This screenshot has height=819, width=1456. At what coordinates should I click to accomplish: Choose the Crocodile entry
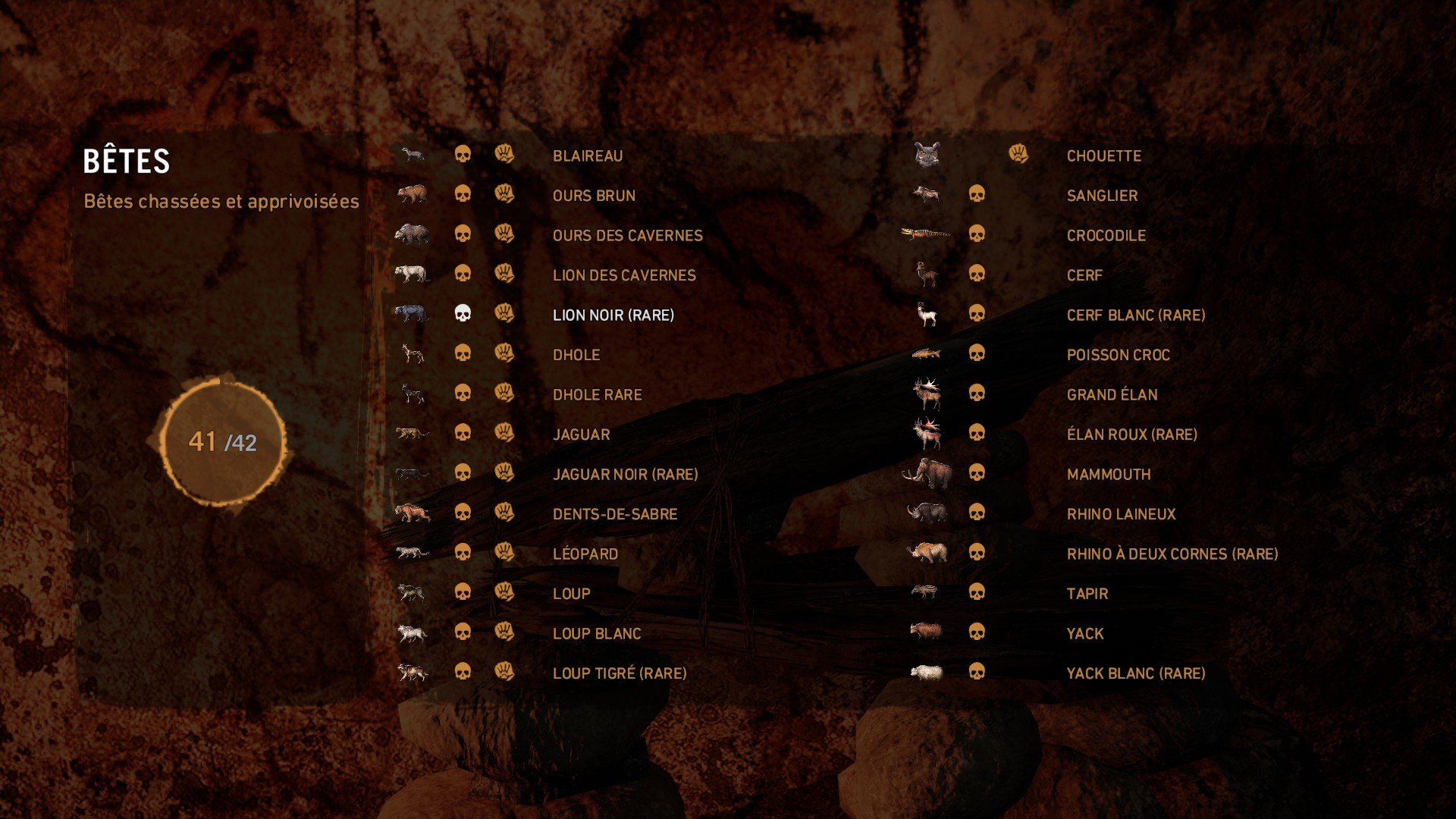(1106, 235)
